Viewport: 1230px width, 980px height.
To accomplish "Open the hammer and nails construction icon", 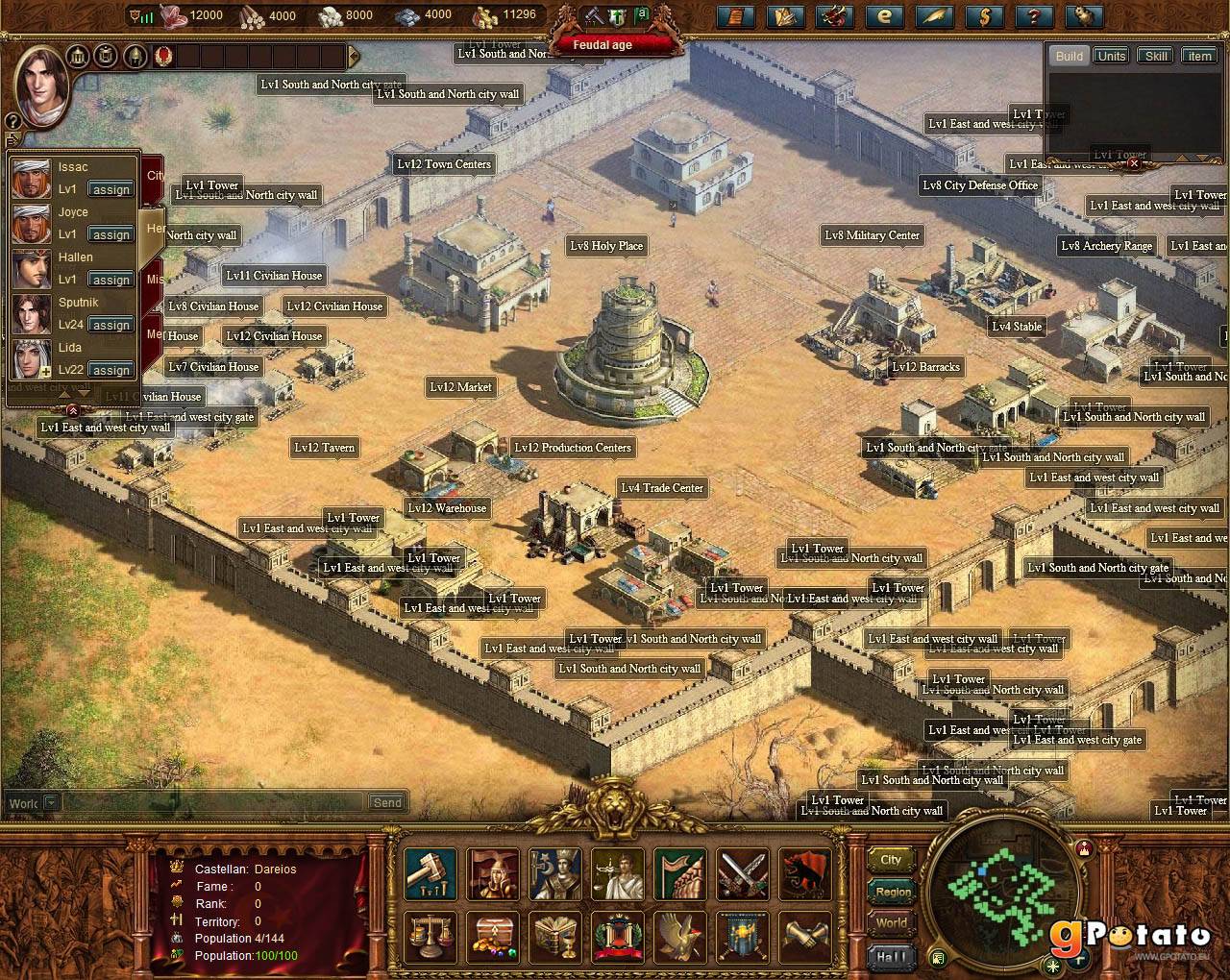I will point(430,873).
